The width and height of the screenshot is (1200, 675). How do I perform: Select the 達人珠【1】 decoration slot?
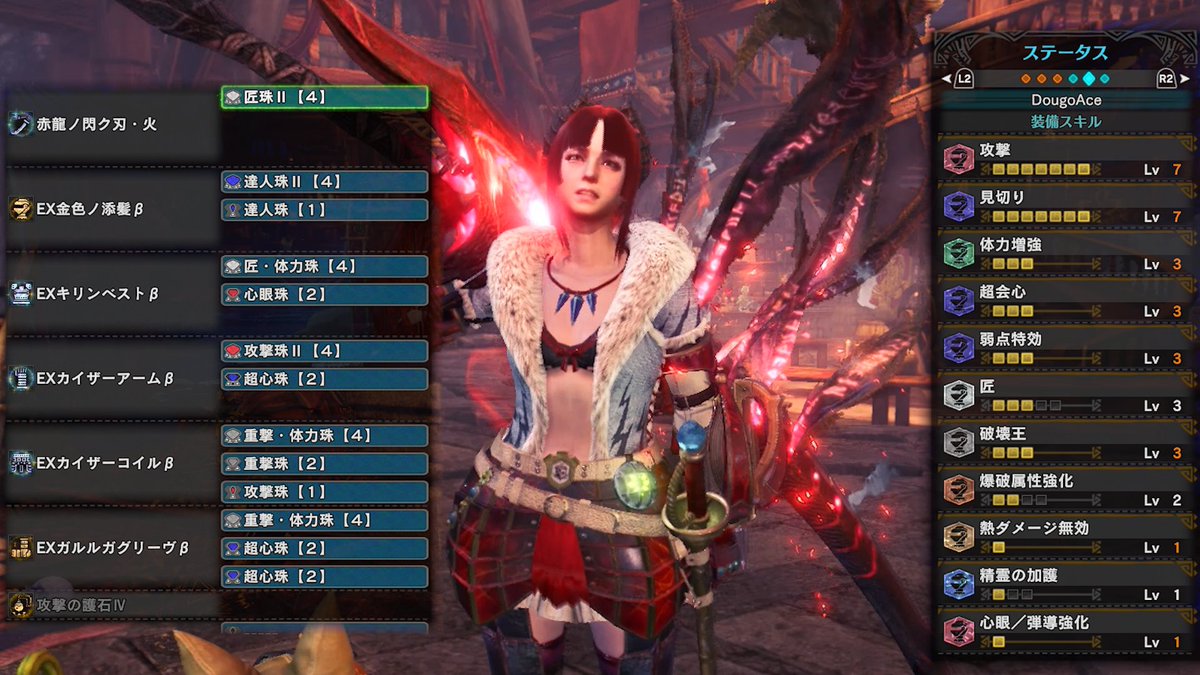pos(324,210)
